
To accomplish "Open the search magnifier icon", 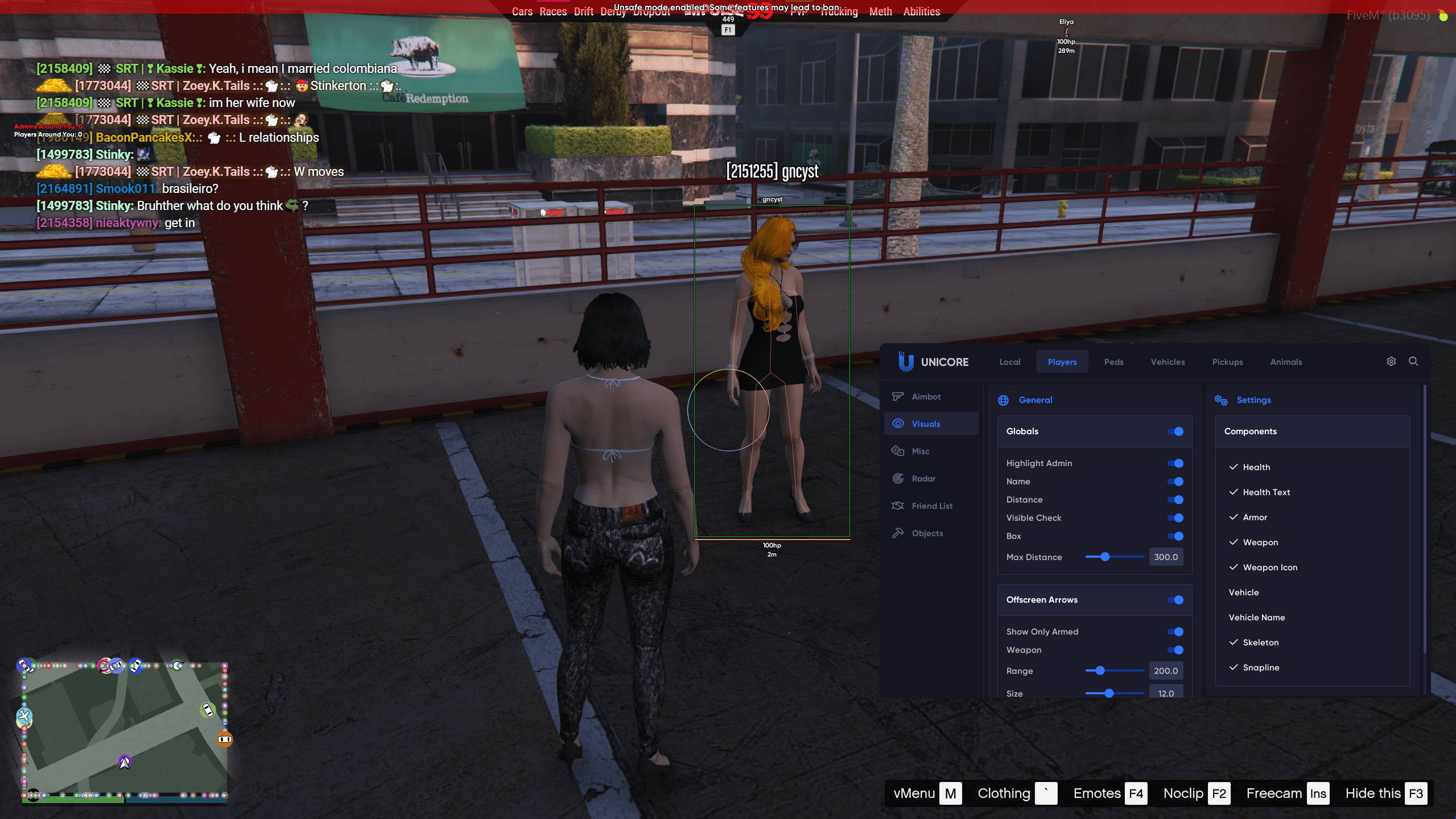I will [1413, 361].
